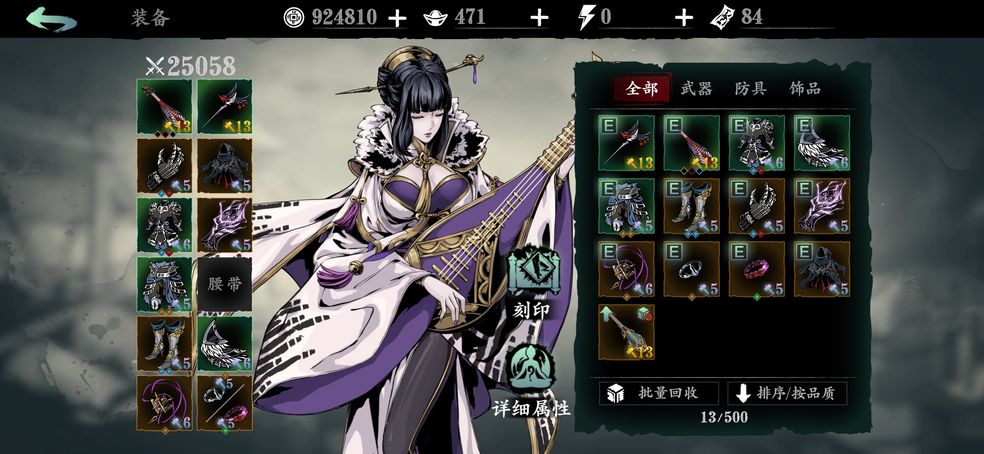Screen dimensions: 984x454
Task: Select the empty 腰带 belt slot
Action: click(224, 284)
